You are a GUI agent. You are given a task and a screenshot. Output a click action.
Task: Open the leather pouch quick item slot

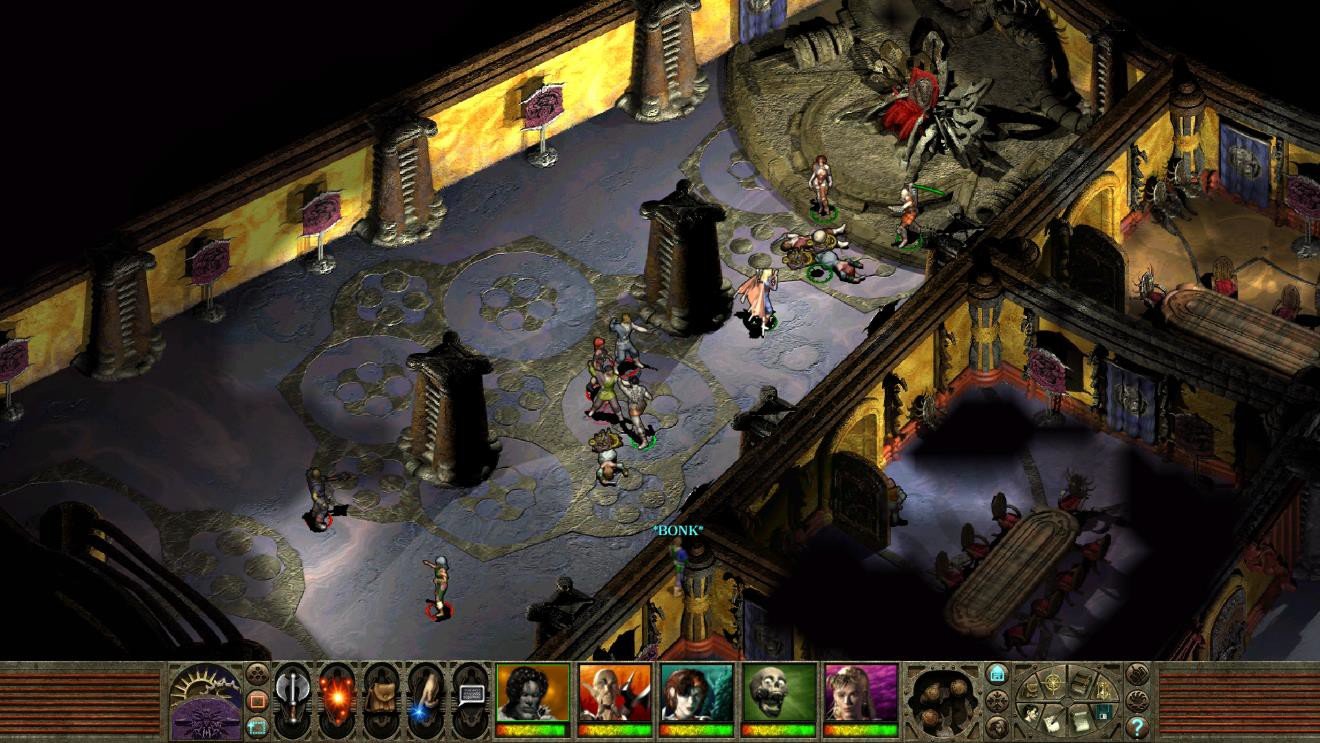(x=382, y=695)
